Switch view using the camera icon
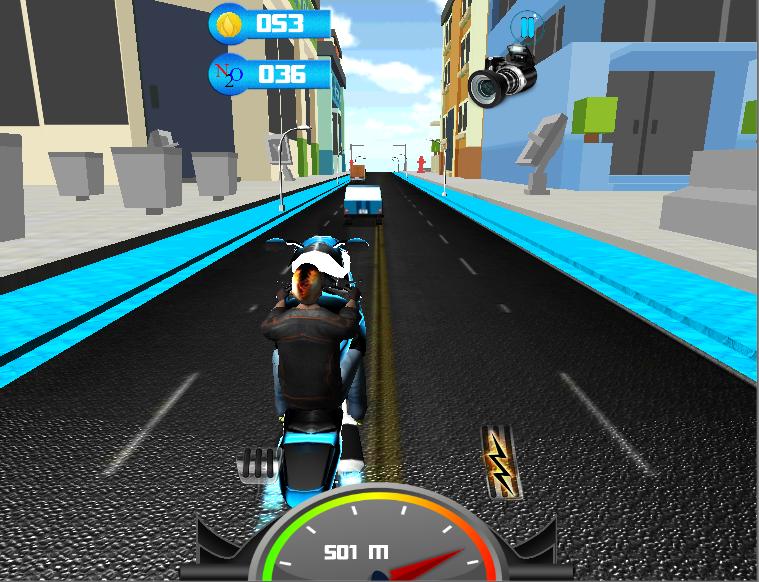Image resolution: width=759 pixels, height=582 pixels. [x=501, y=75]
